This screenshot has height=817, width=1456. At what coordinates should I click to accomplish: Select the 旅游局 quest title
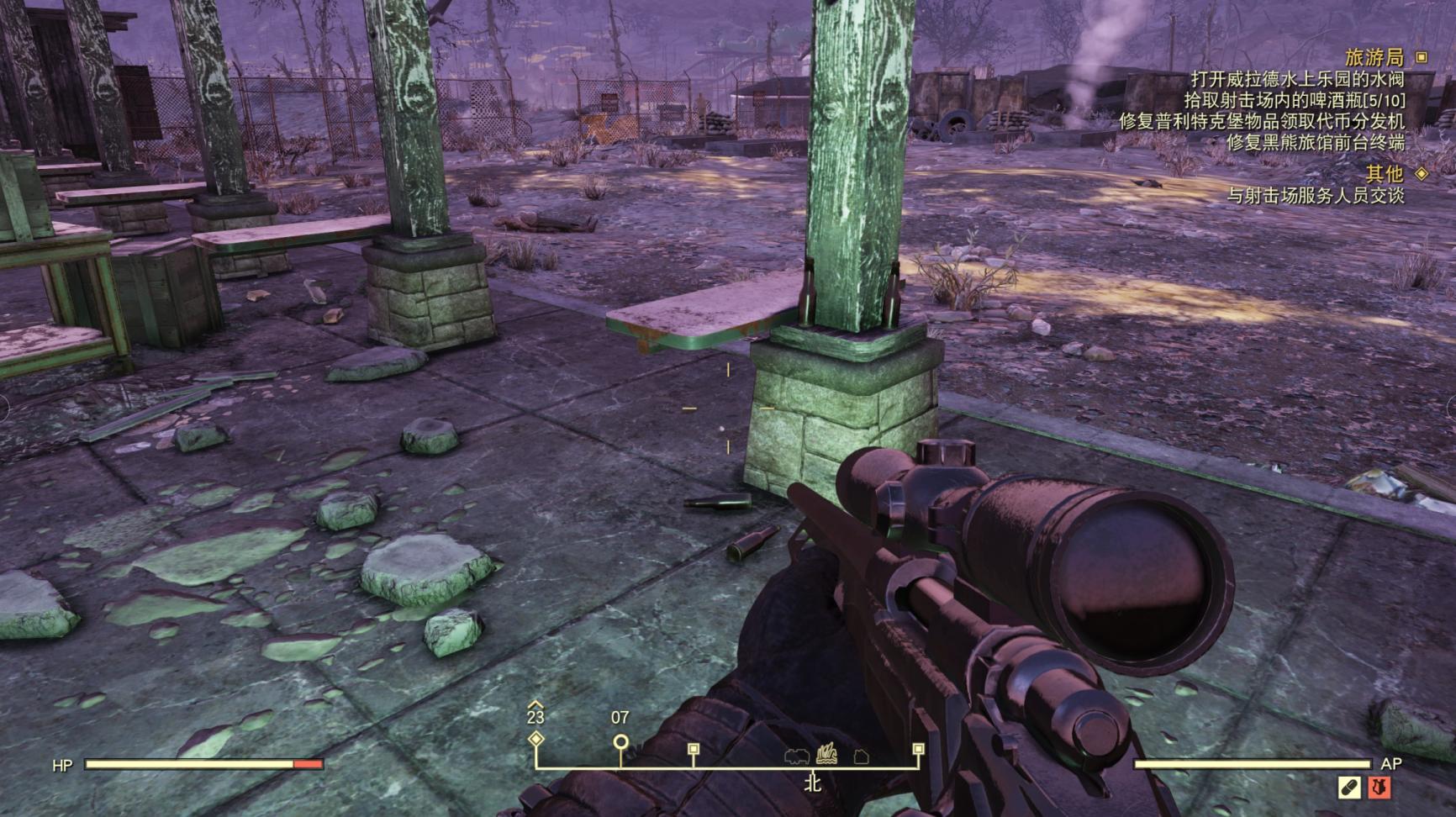click(1374, 57)
